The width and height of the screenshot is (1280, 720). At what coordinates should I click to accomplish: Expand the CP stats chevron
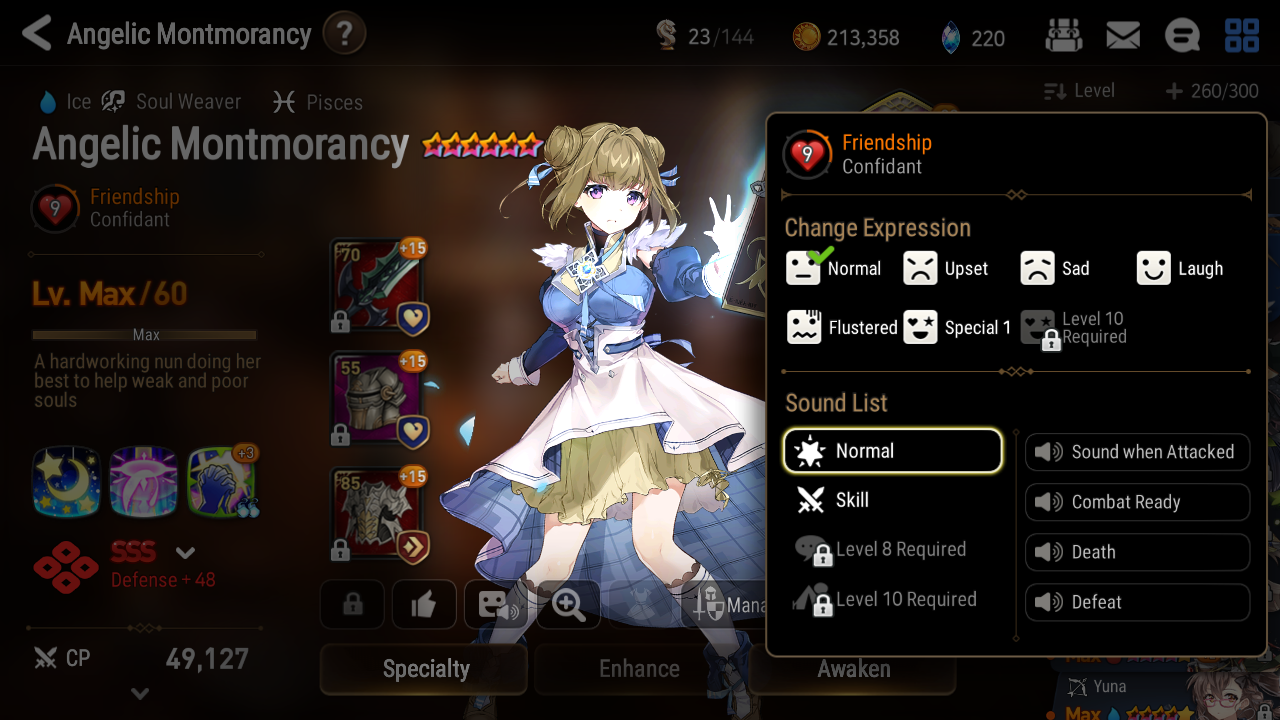(142, 693)
